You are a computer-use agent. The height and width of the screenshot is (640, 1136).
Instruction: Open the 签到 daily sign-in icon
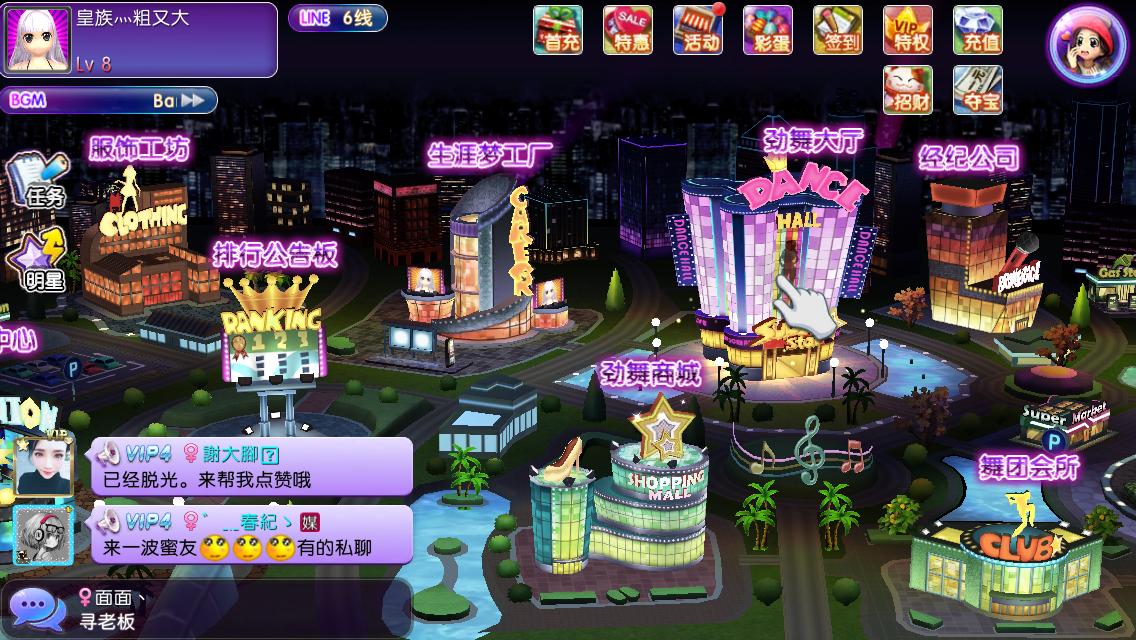click(x=837, y=29)
